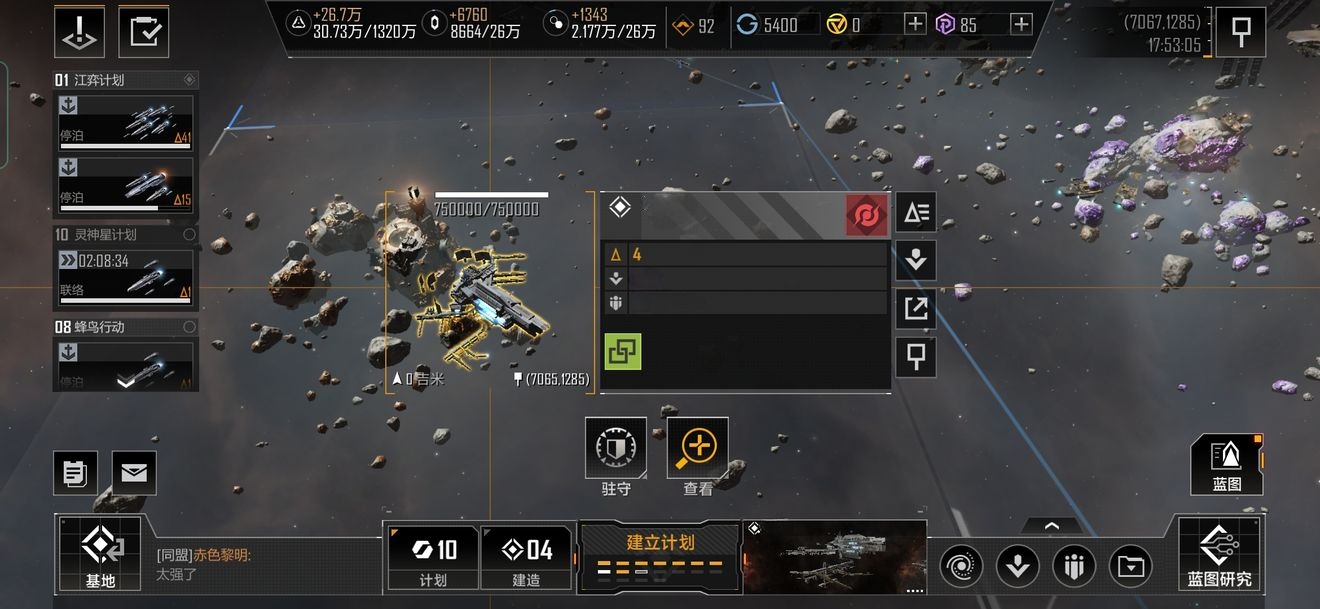Click the alert warning icon at top left

(79, 32)
